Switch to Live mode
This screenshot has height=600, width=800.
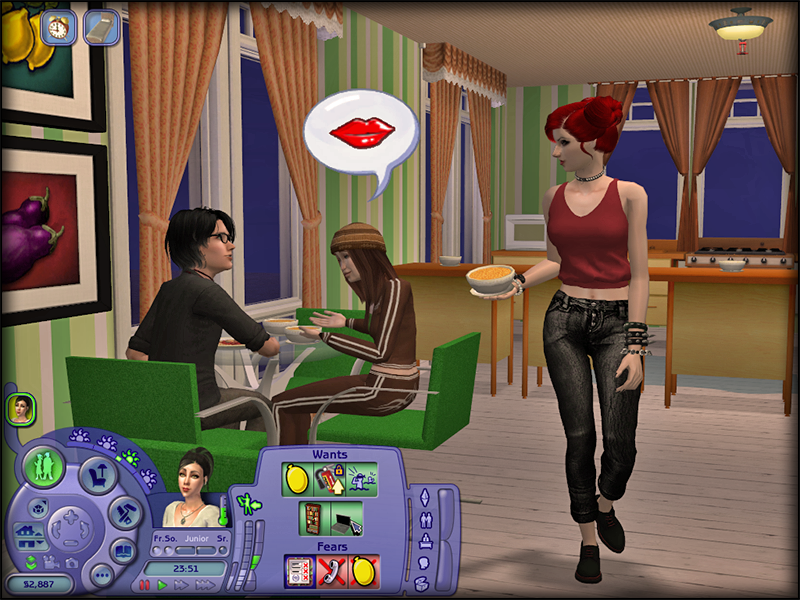pyautogui.click(x=43, y=467)
